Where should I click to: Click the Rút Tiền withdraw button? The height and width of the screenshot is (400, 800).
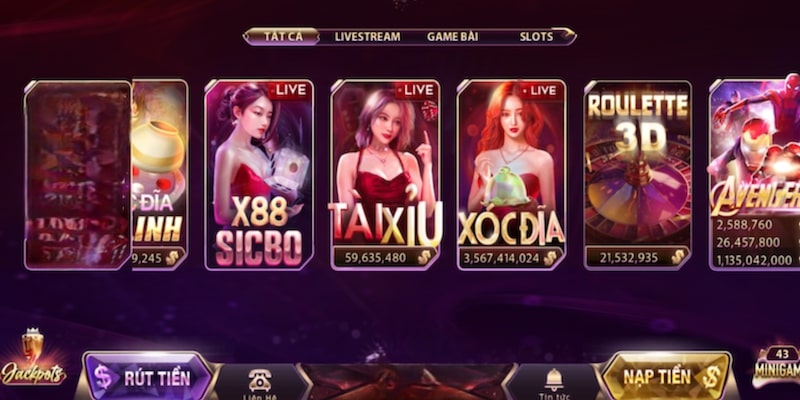150,377
